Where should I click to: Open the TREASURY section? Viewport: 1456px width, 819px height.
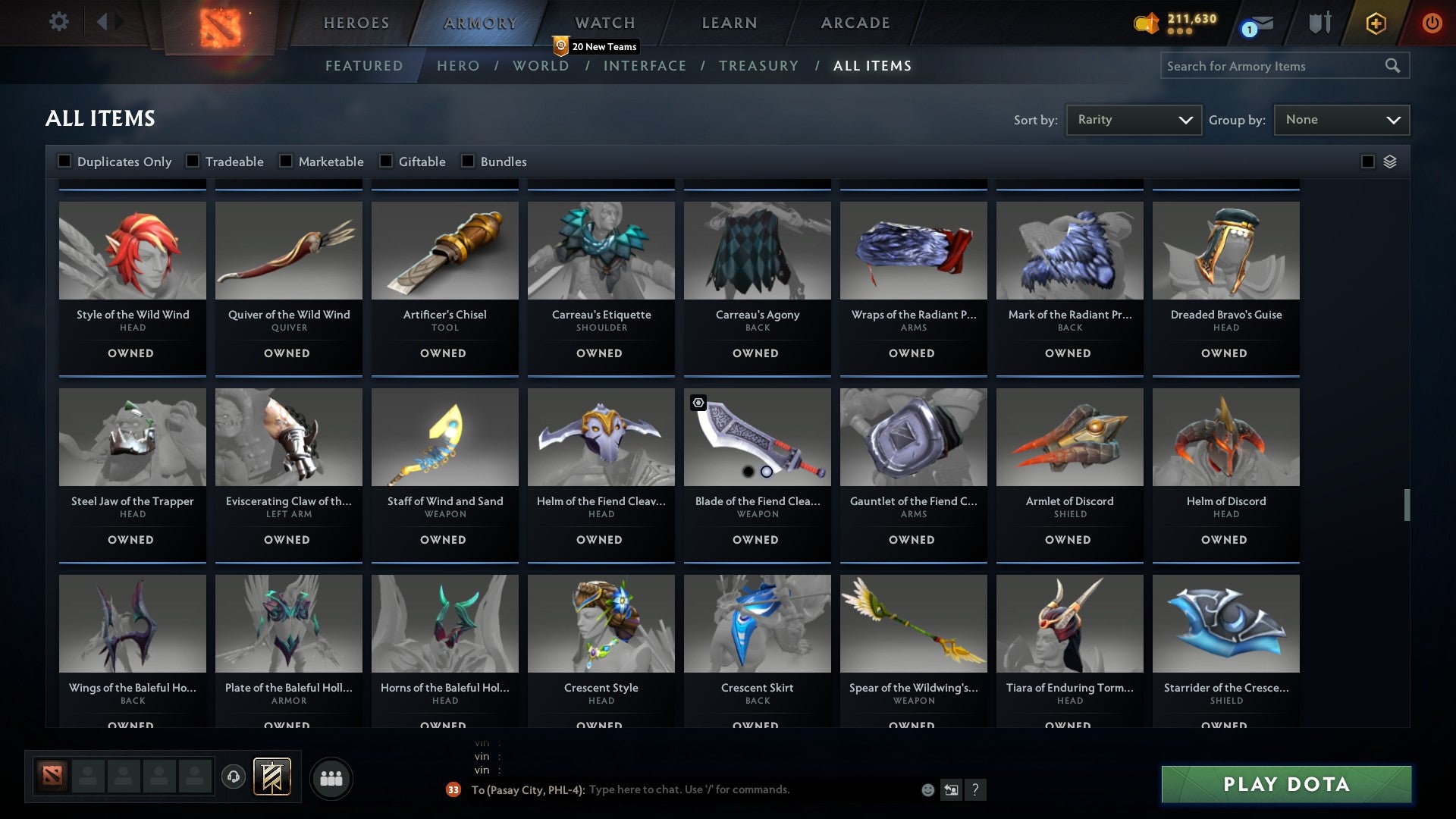click(758, 66)
